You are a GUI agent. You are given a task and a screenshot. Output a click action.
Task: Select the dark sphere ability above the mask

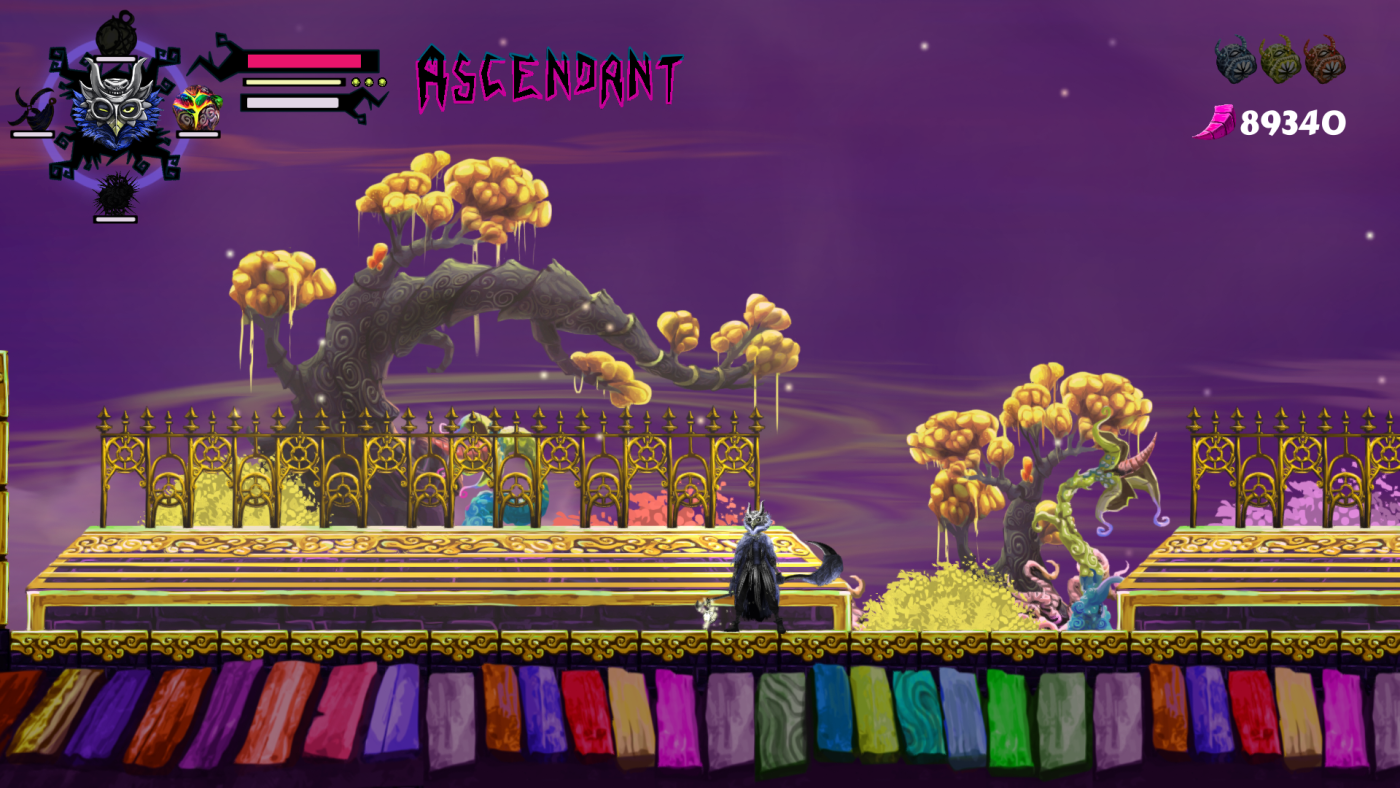pyautogui.click(x=116, y=36)
